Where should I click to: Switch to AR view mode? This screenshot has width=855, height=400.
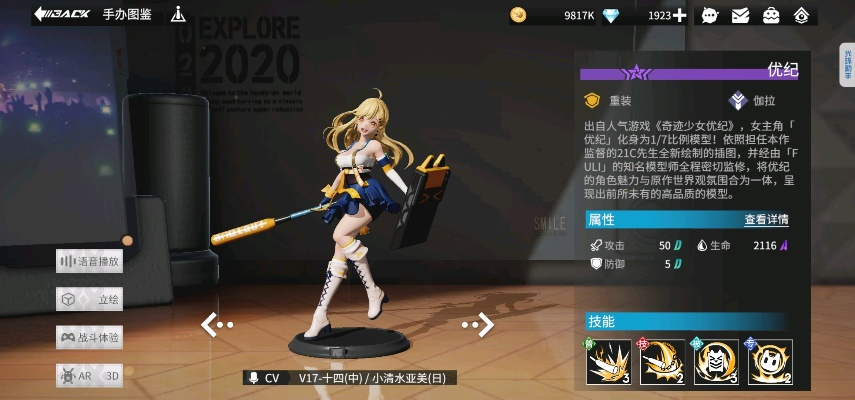click(75, 376)
